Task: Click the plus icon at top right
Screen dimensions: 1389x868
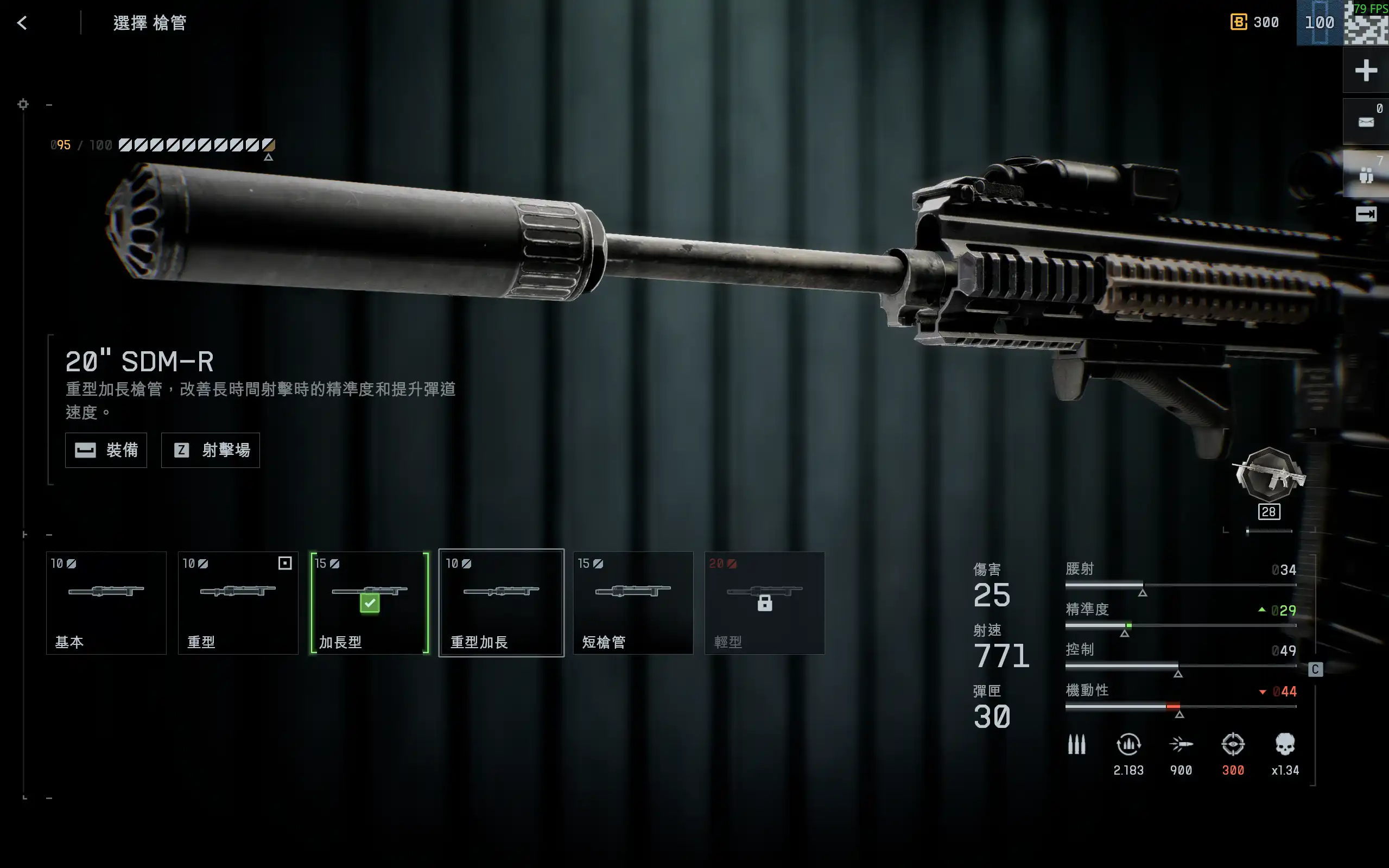Action: [1366, 71]
